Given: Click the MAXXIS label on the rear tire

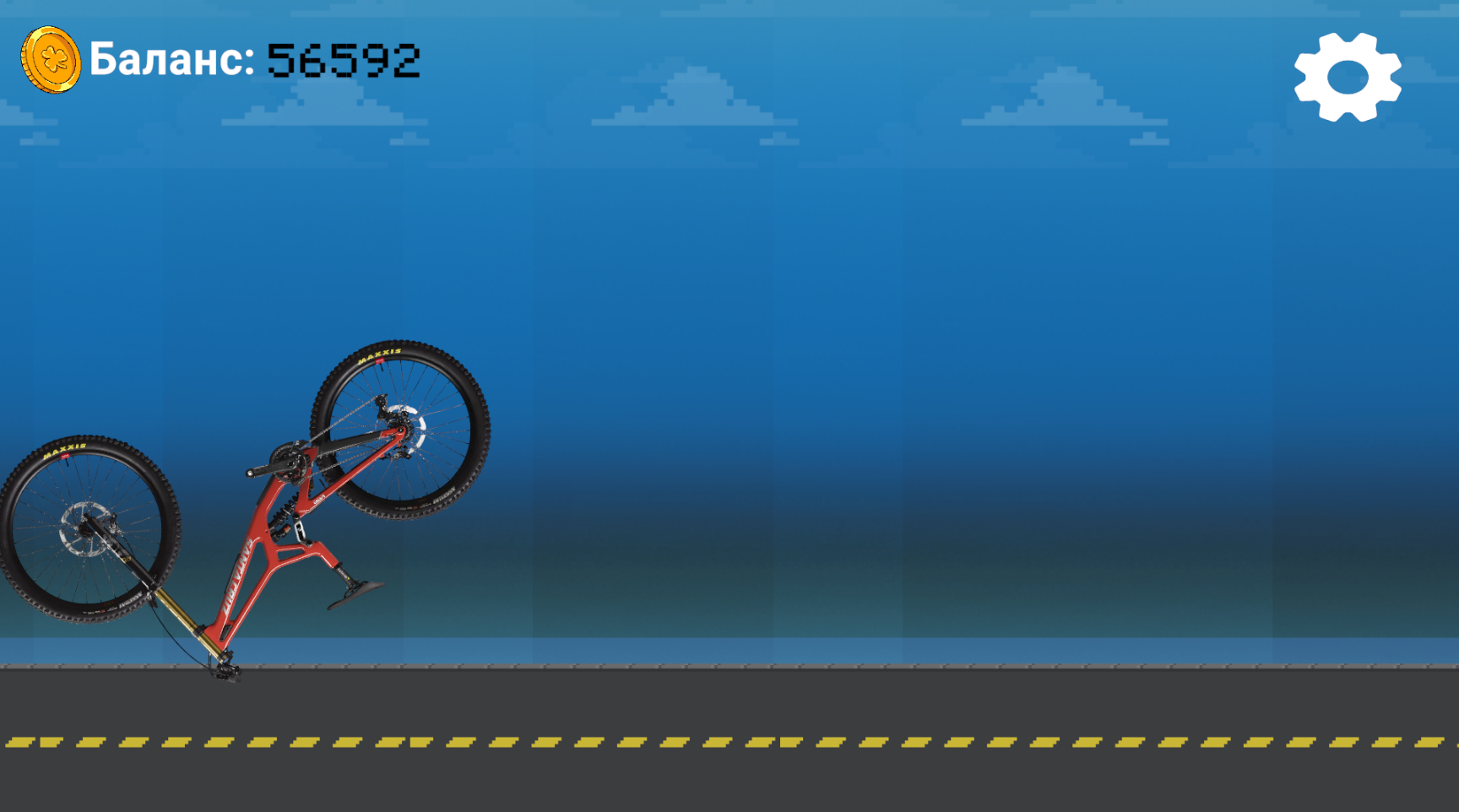Looking at the screenshot, I should 382,355.
